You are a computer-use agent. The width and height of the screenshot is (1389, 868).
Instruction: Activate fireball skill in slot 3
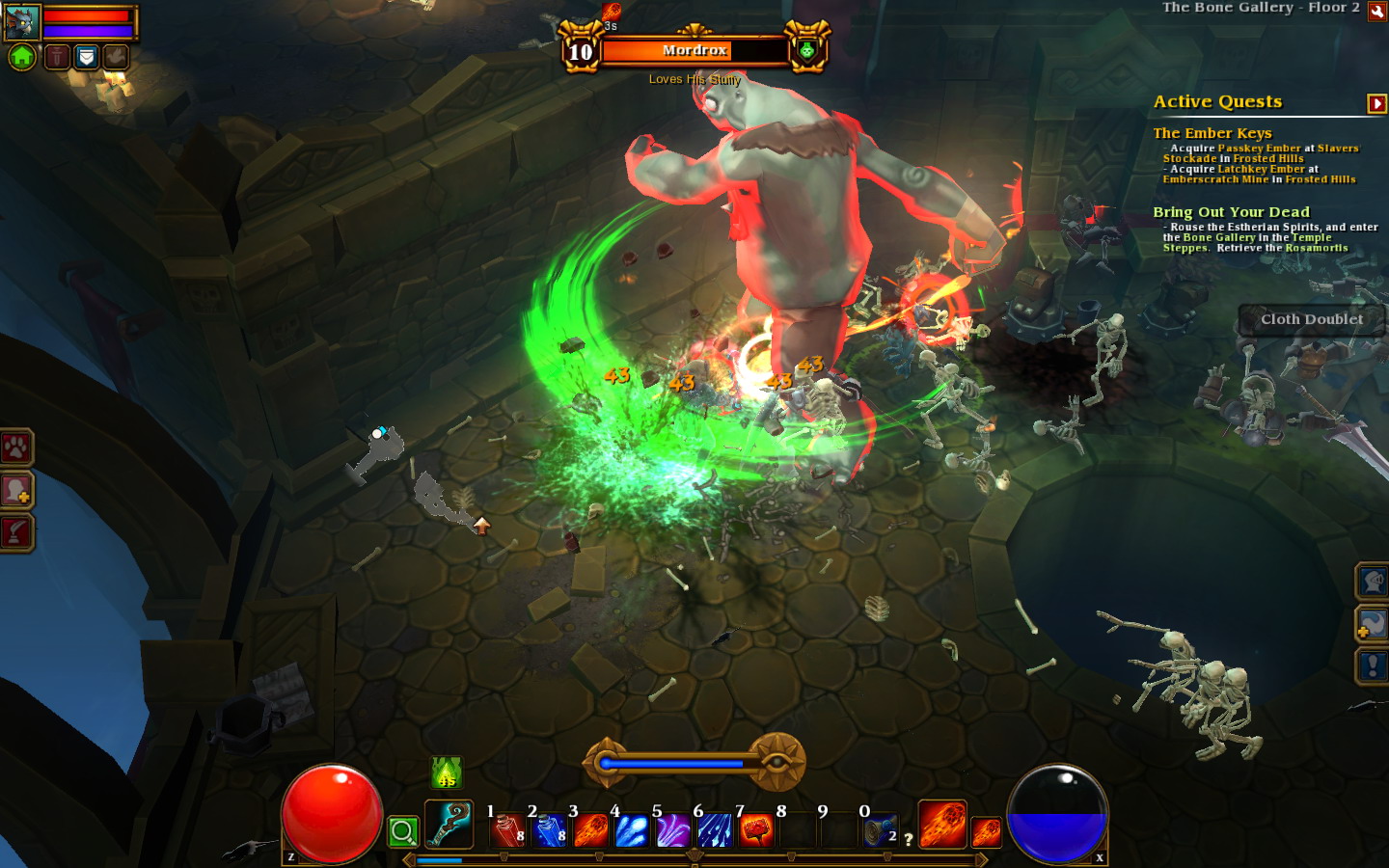click(x=590, y=830)
